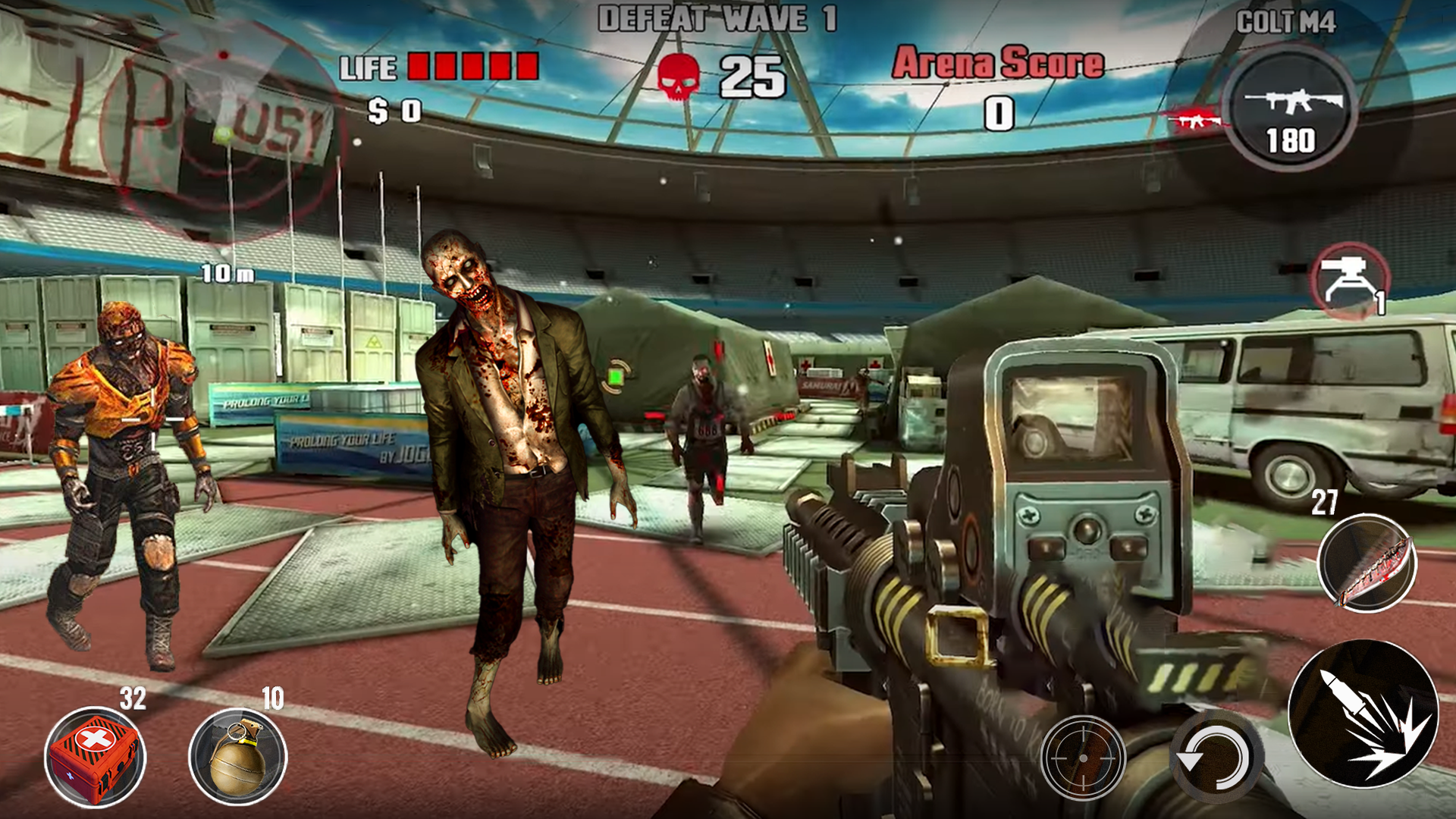Select the glowing red rifle pickup icon
This screenshot has height=819, width=1456.
[x=1194, y=118]
